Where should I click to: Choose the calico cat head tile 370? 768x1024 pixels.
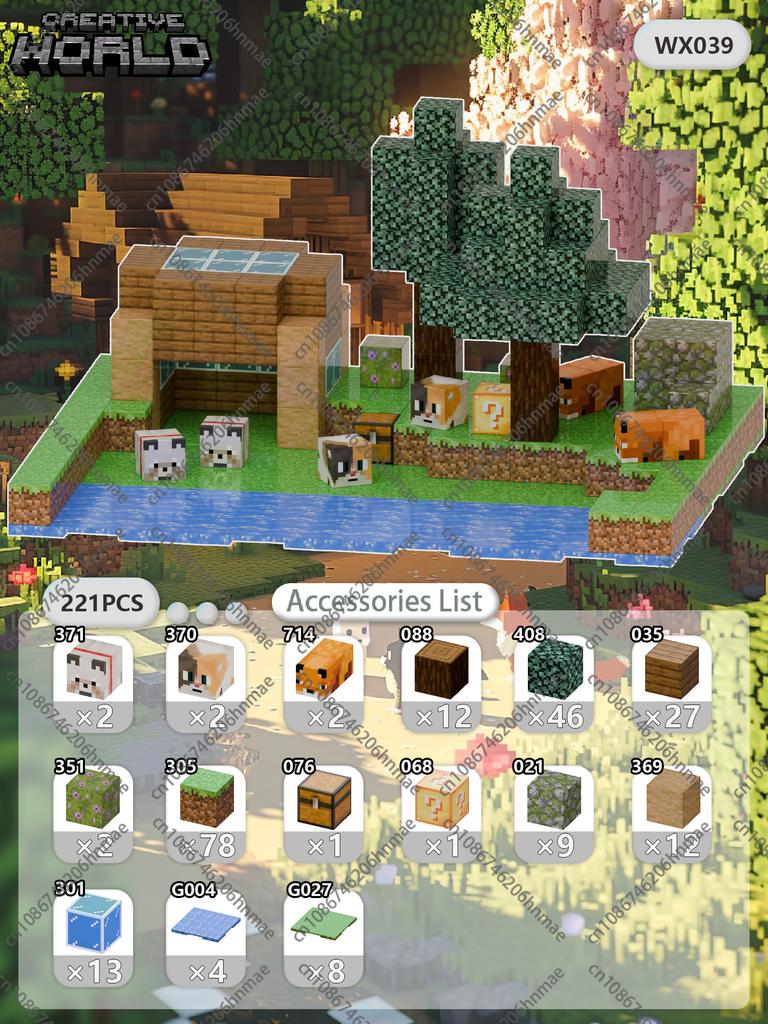206,682
